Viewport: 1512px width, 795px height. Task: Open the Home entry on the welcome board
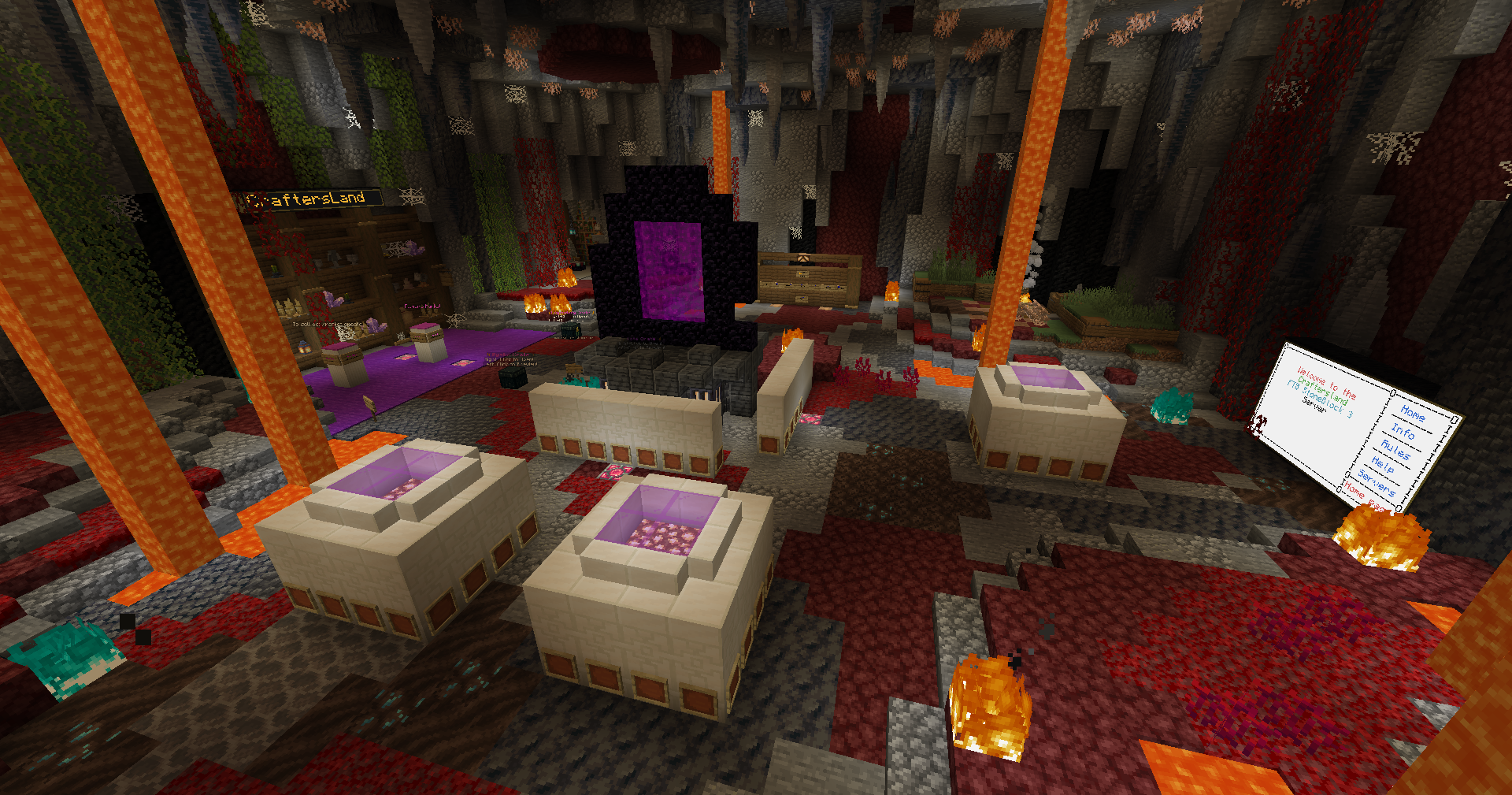pyautogui.click(x=1413, y=413)
